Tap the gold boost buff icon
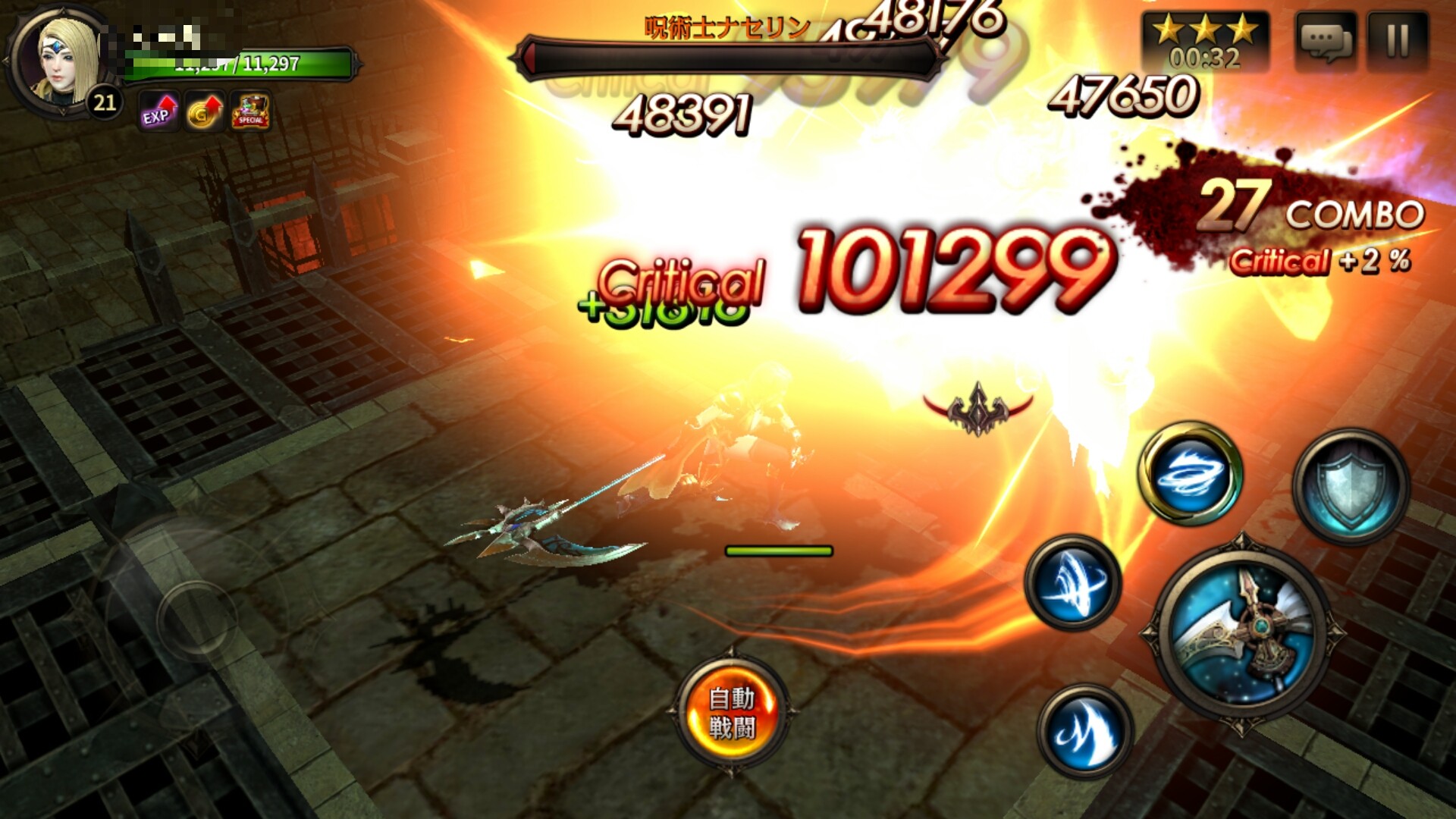 click(x=205, y=112)
